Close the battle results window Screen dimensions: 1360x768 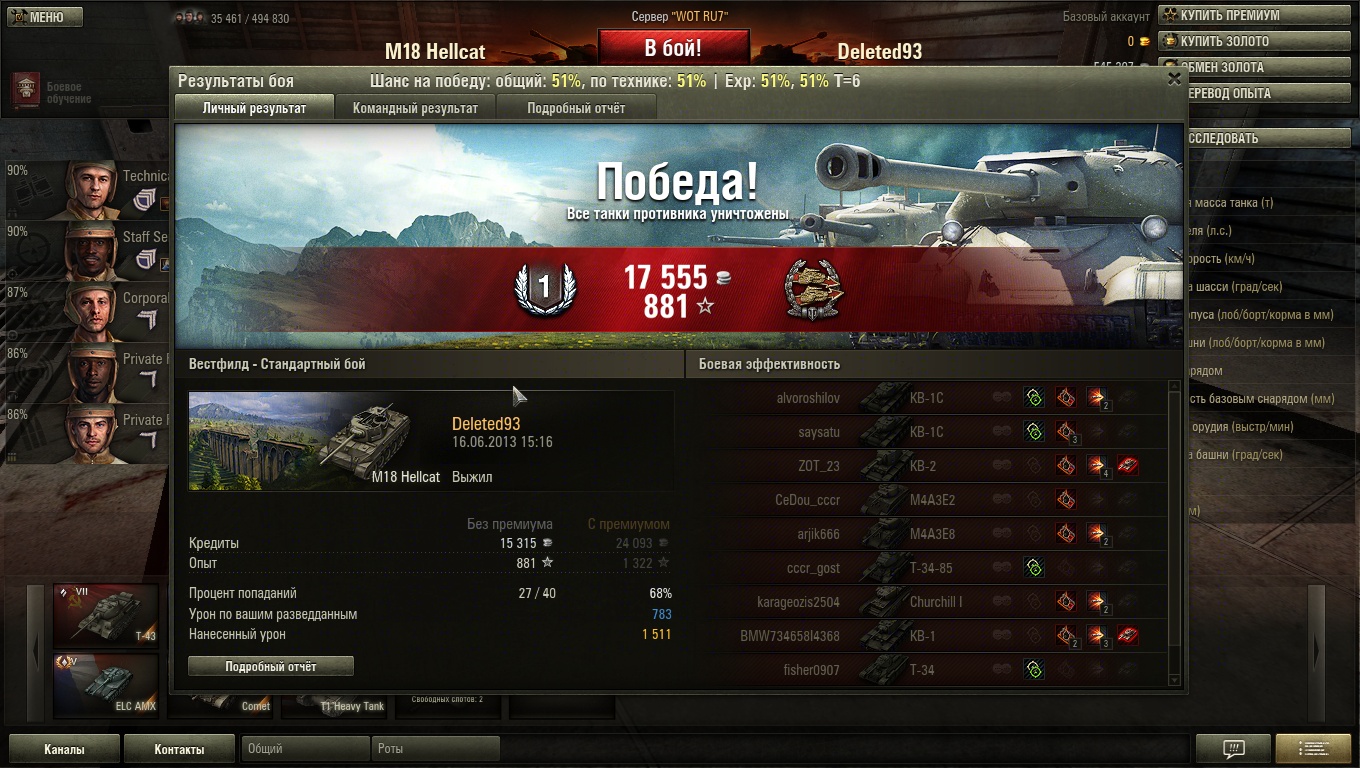(1174, 80)
